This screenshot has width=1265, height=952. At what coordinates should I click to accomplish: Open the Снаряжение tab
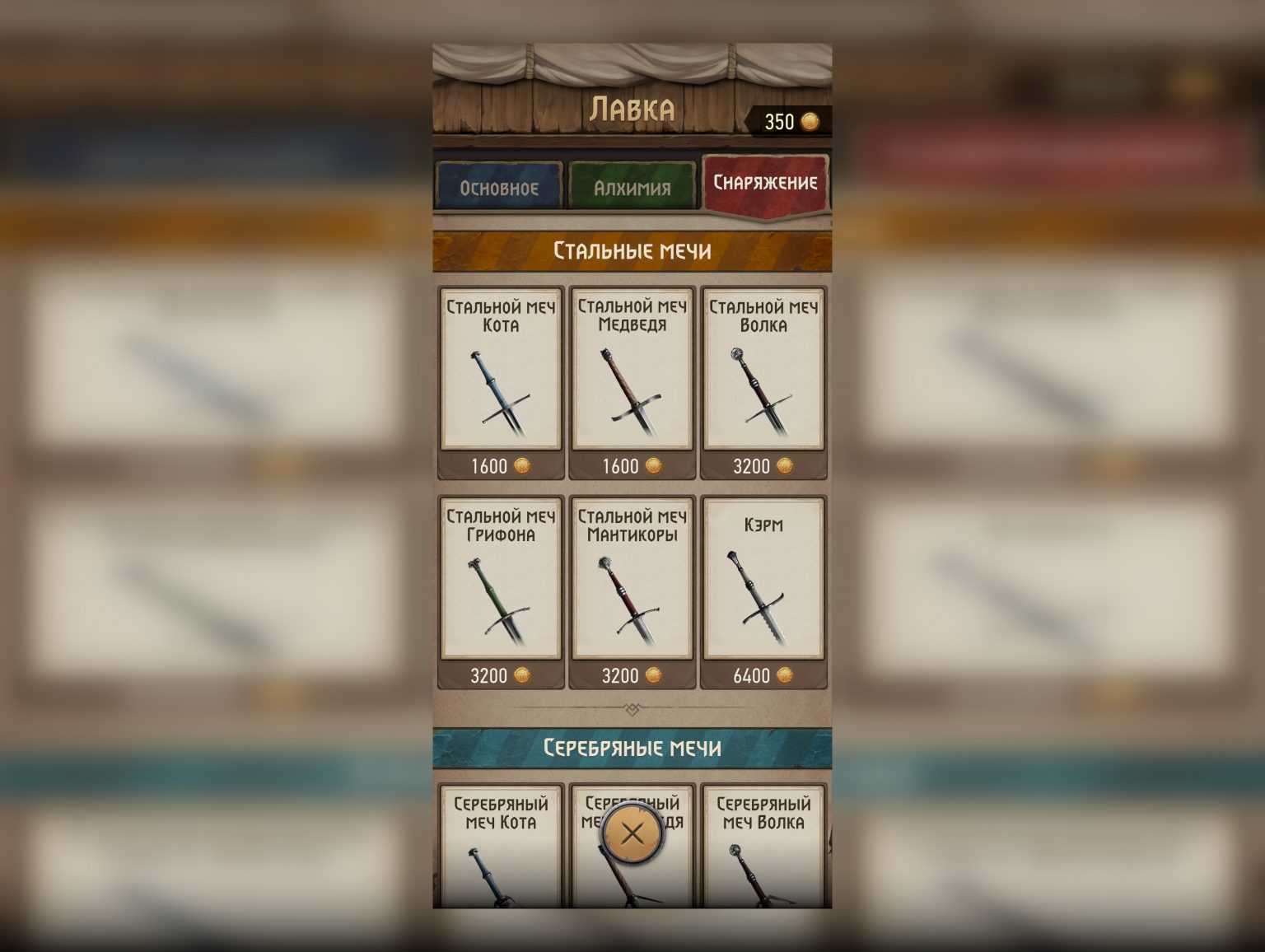click(x=764, y=181)
